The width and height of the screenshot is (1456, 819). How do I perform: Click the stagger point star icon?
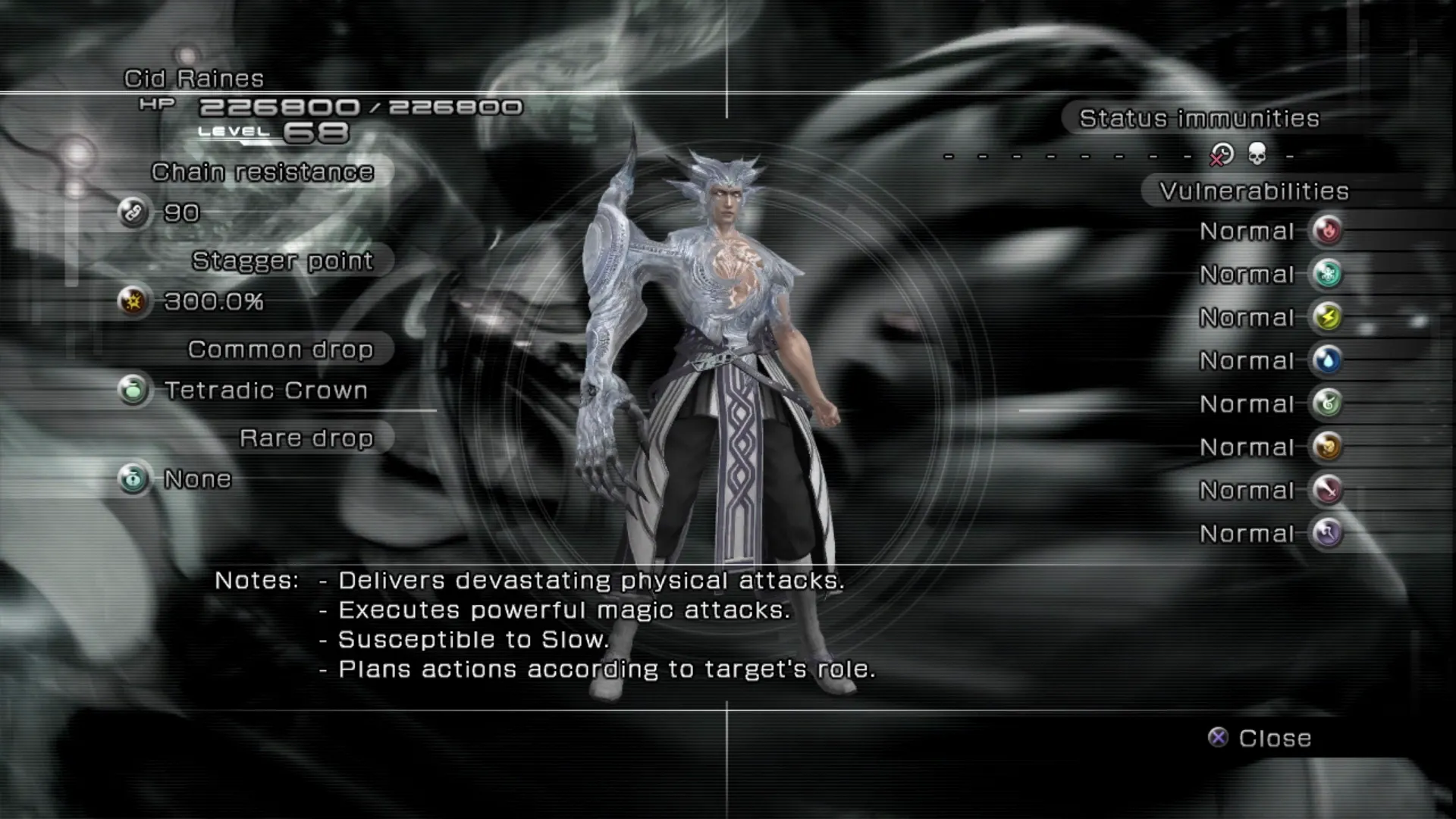pos(133,302)
